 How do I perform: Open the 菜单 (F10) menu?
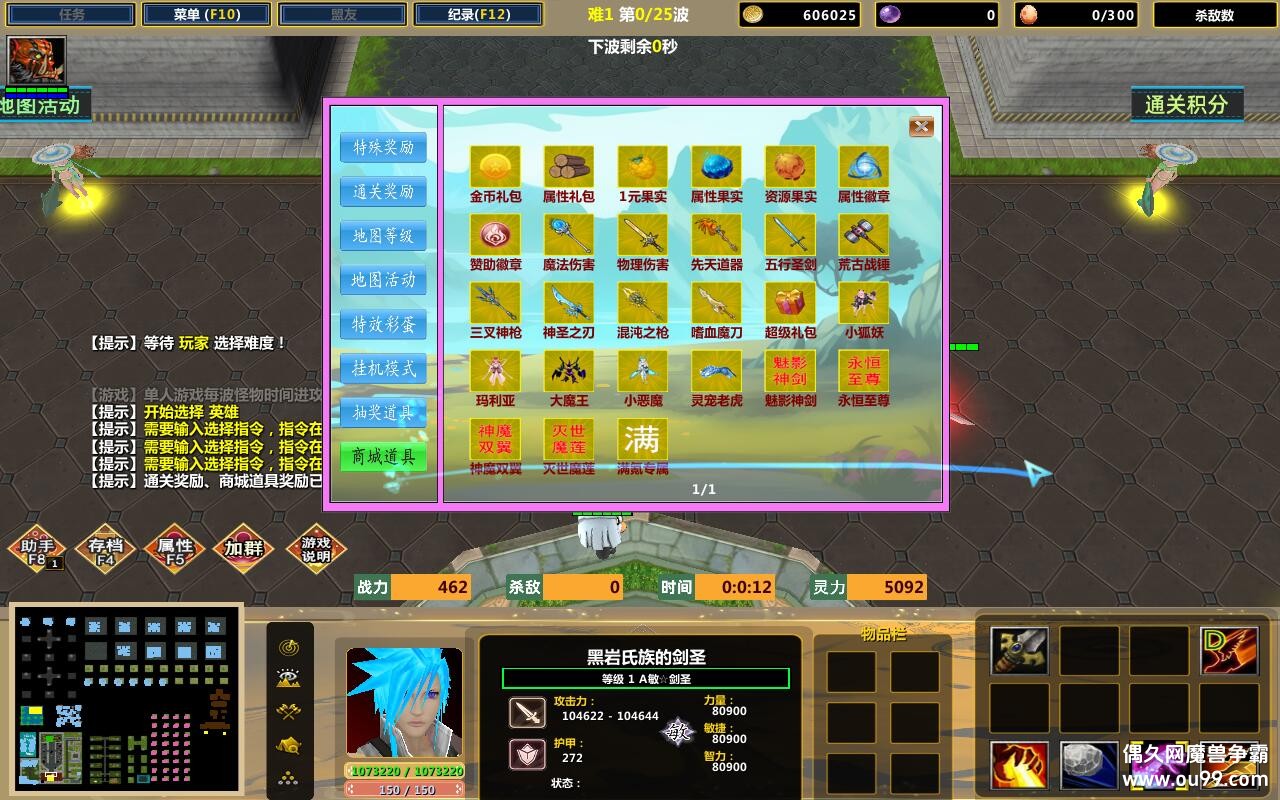click(205, 14)
